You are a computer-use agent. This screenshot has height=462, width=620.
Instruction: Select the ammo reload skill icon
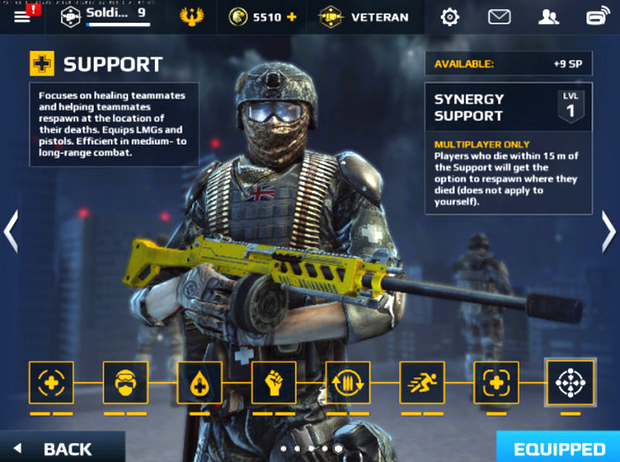tap(347, 382)
